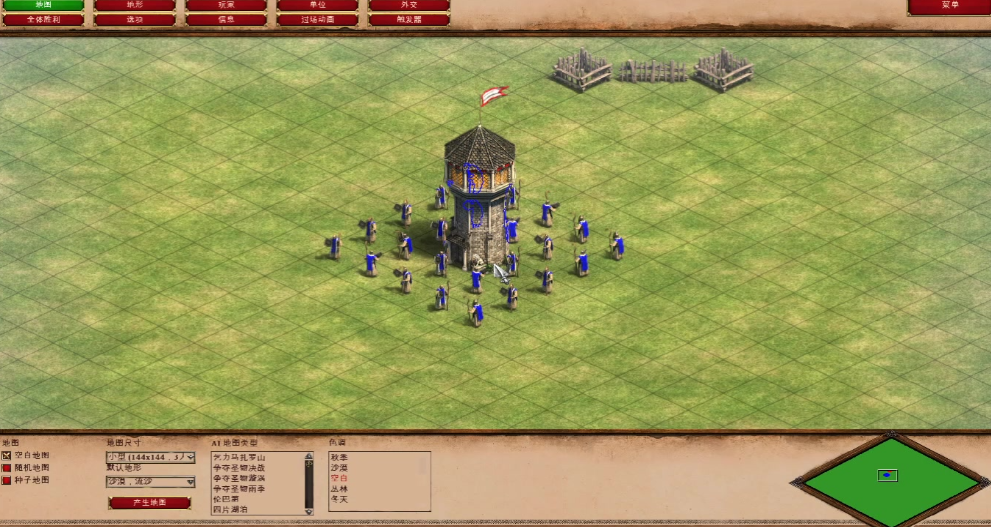
Task: Select the 种子地图 seed map option
Action: click(7, 481)
